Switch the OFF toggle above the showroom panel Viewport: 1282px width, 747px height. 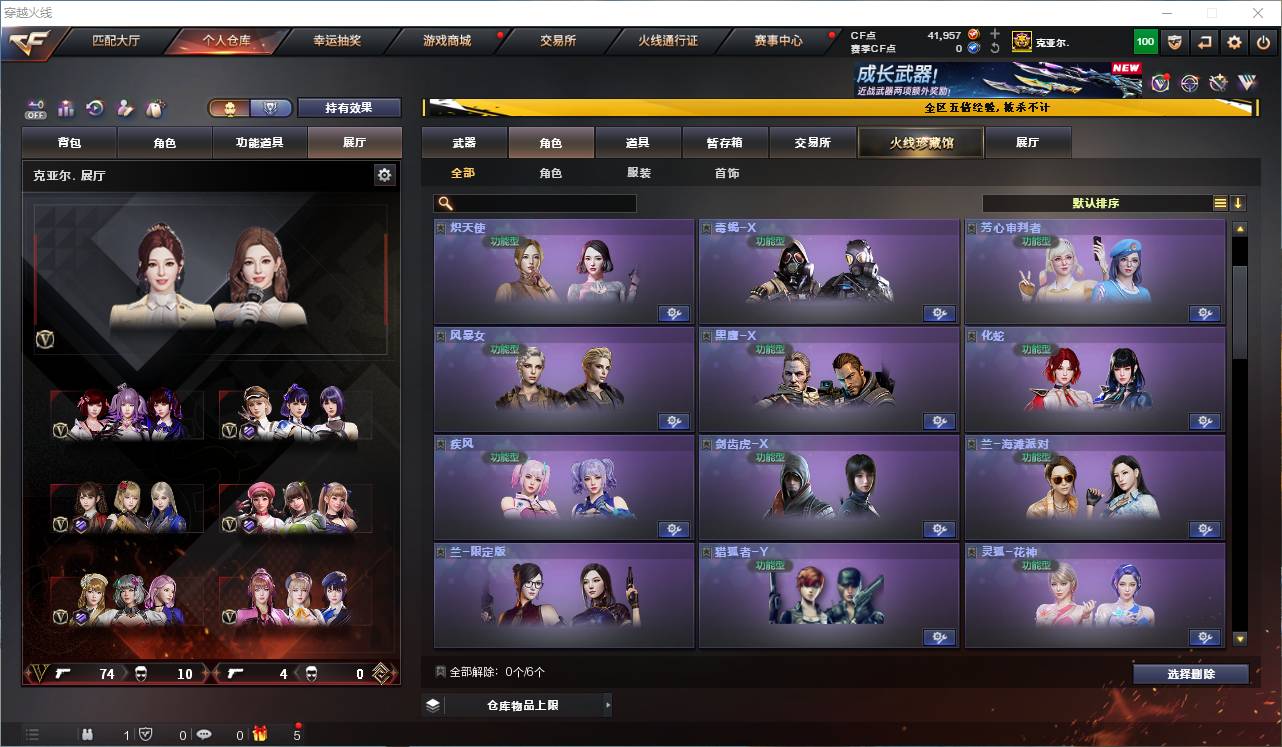[35, 108]
